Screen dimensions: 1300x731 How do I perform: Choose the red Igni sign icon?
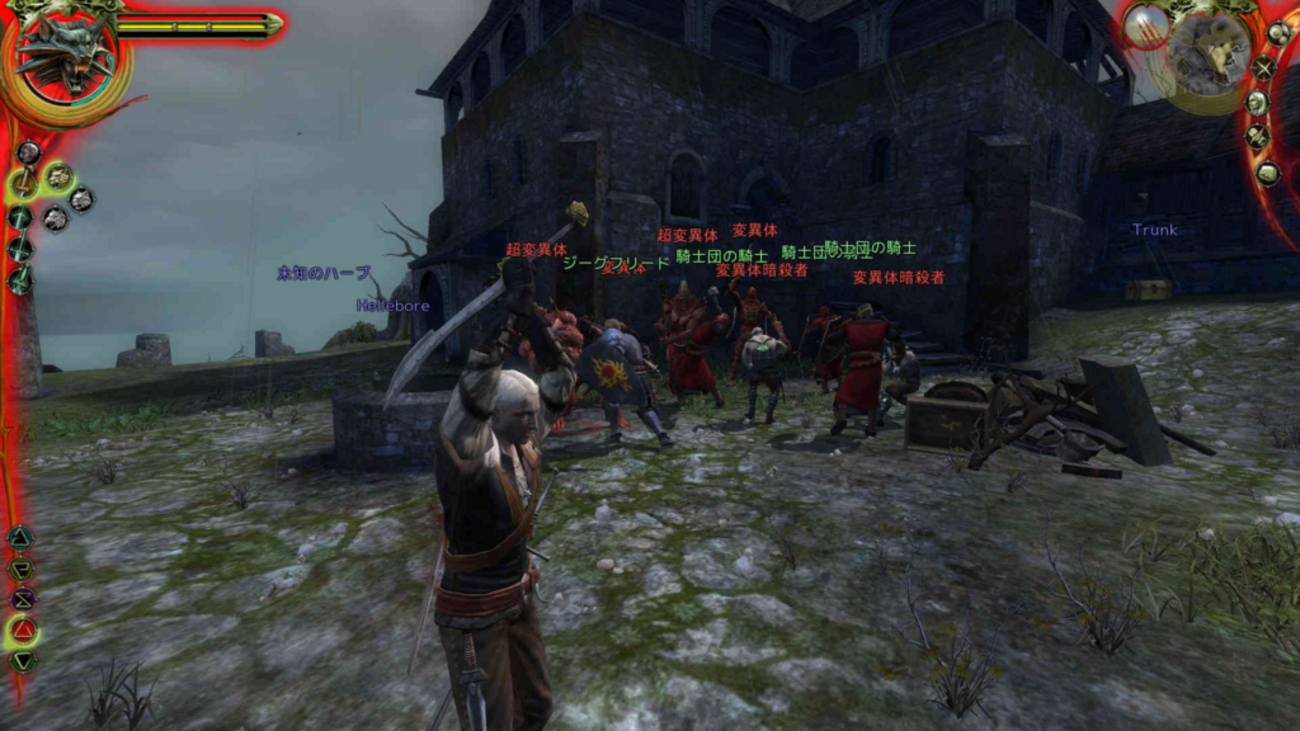(x=23, y=631)
